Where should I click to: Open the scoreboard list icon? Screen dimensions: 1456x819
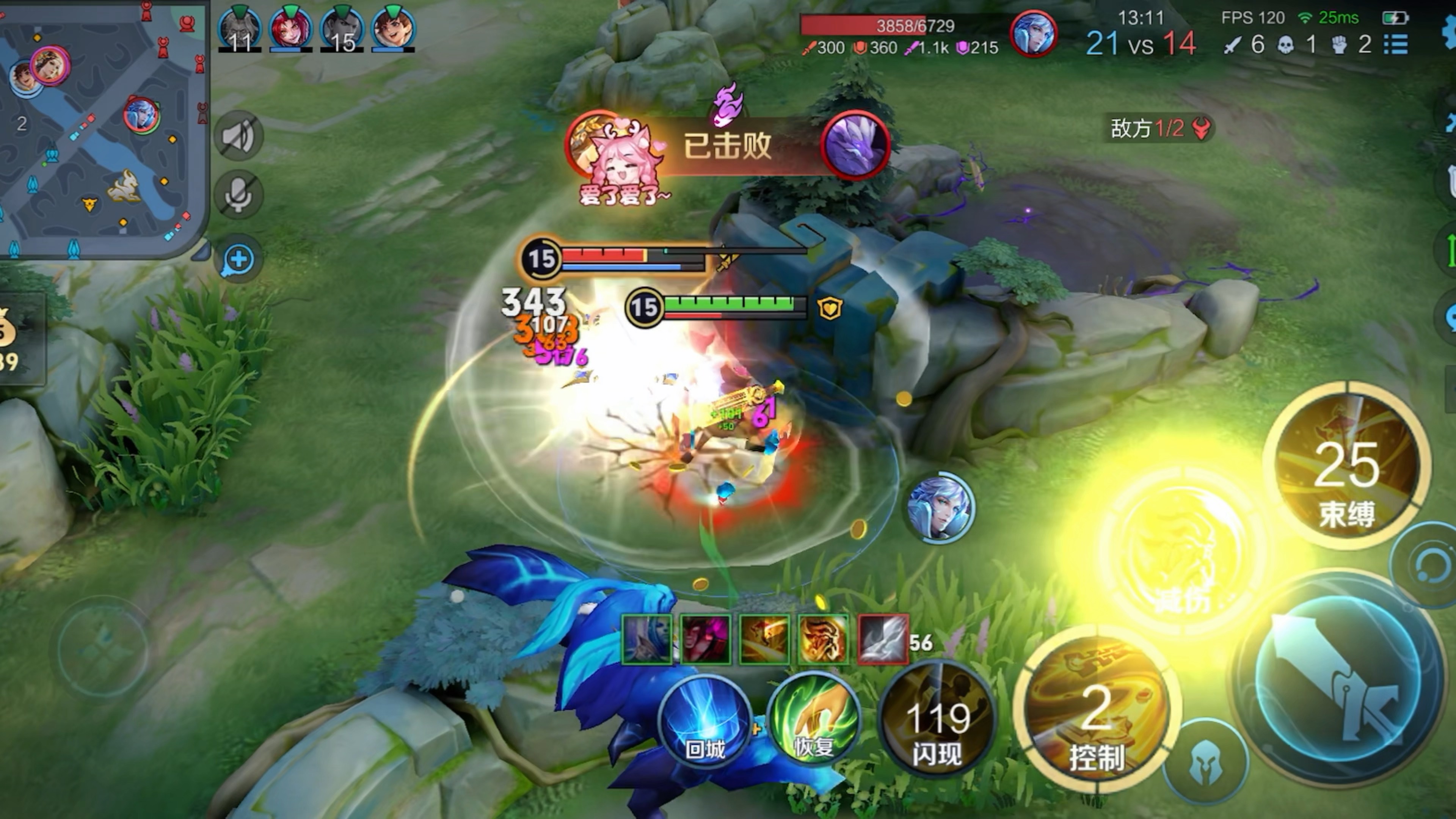pos(1395,44)
